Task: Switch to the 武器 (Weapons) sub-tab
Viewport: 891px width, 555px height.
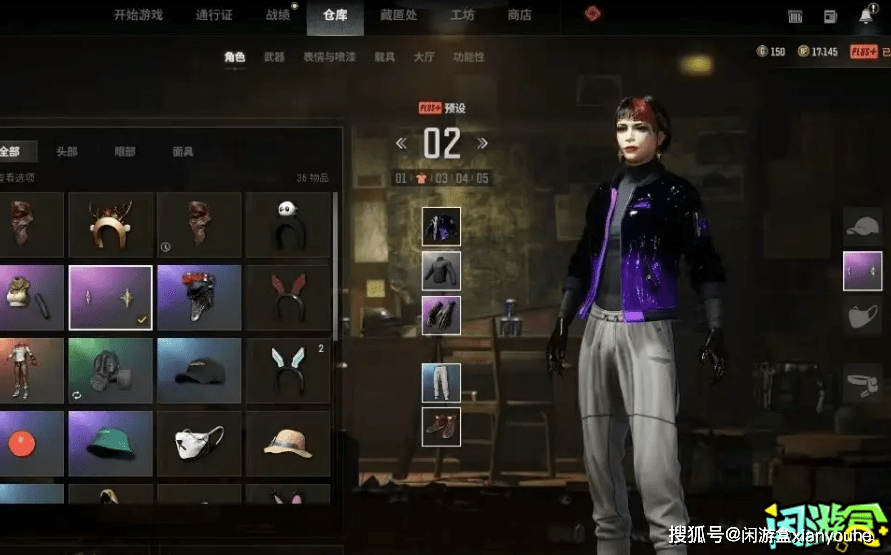Action: click(274, 57)
